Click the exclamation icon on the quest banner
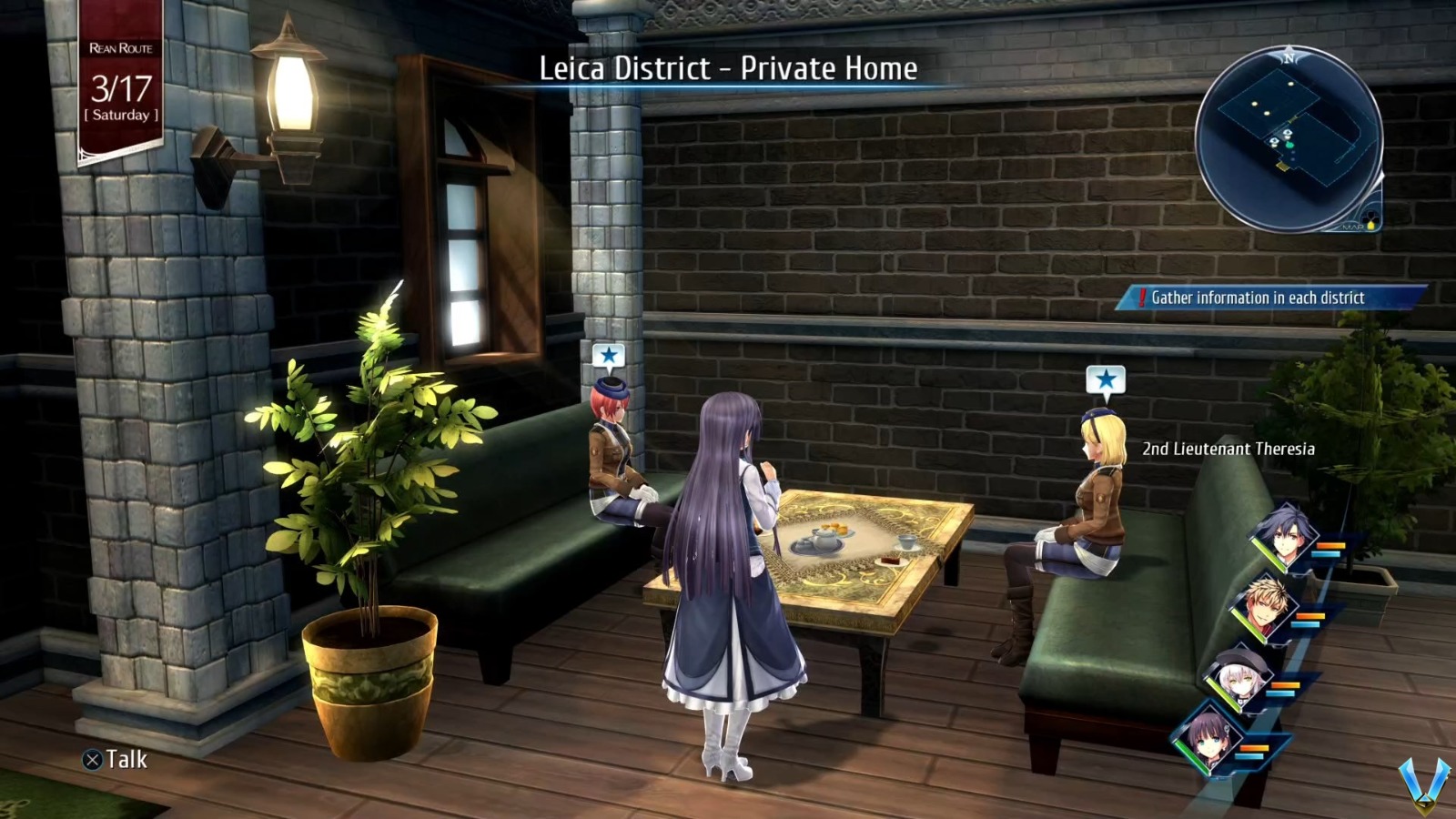This screenshot has height=819, width=1456. pyautogui.click(x=1143, y=297)
